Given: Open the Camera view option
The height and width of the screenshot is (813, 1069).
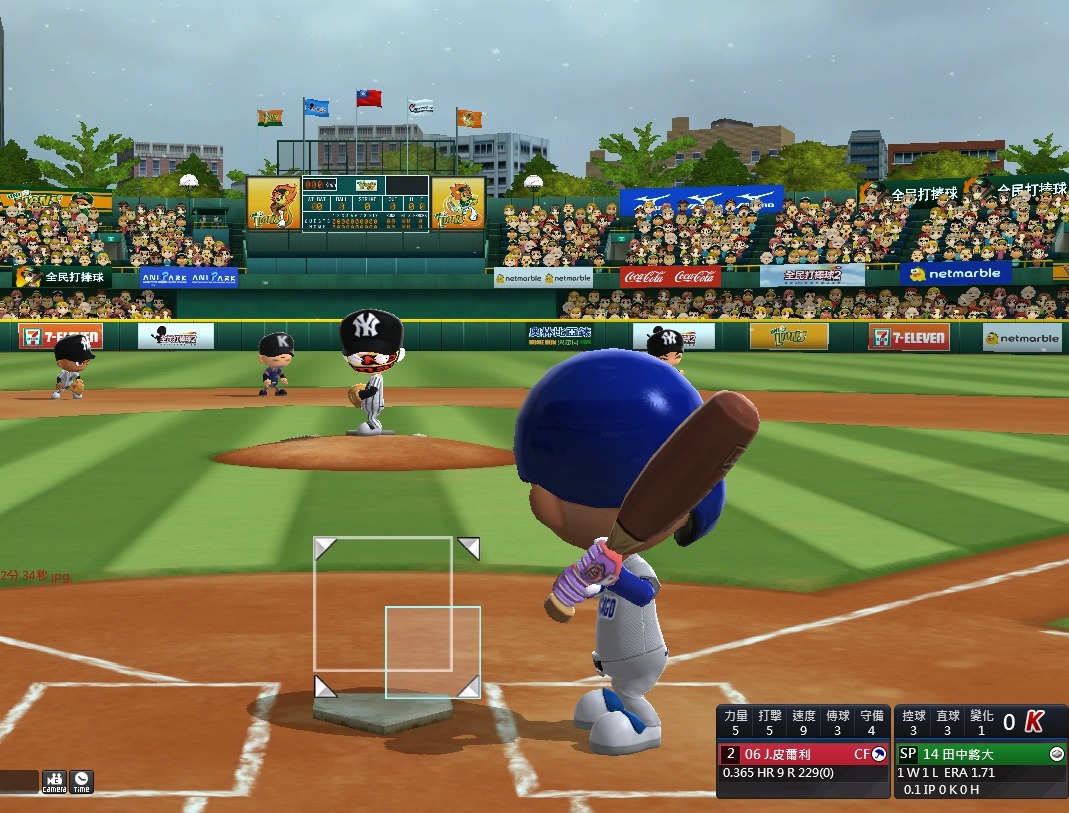Looking at the screenshot, I should pos(54,781).
